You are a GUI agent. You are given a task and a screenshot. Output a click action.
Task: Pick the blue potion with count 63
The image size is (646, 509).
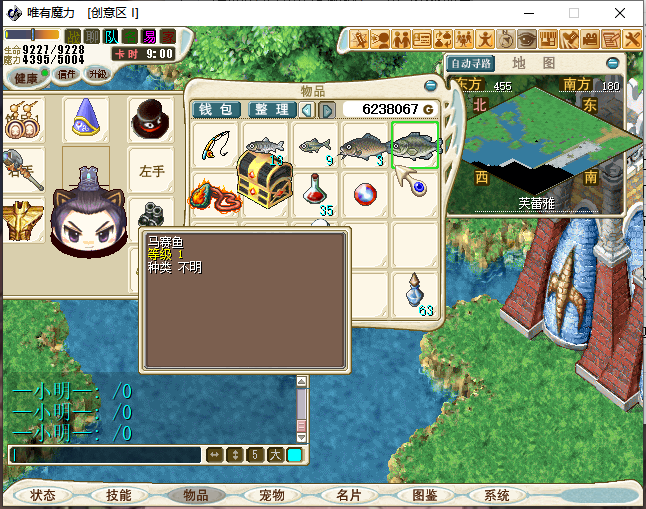414,293
